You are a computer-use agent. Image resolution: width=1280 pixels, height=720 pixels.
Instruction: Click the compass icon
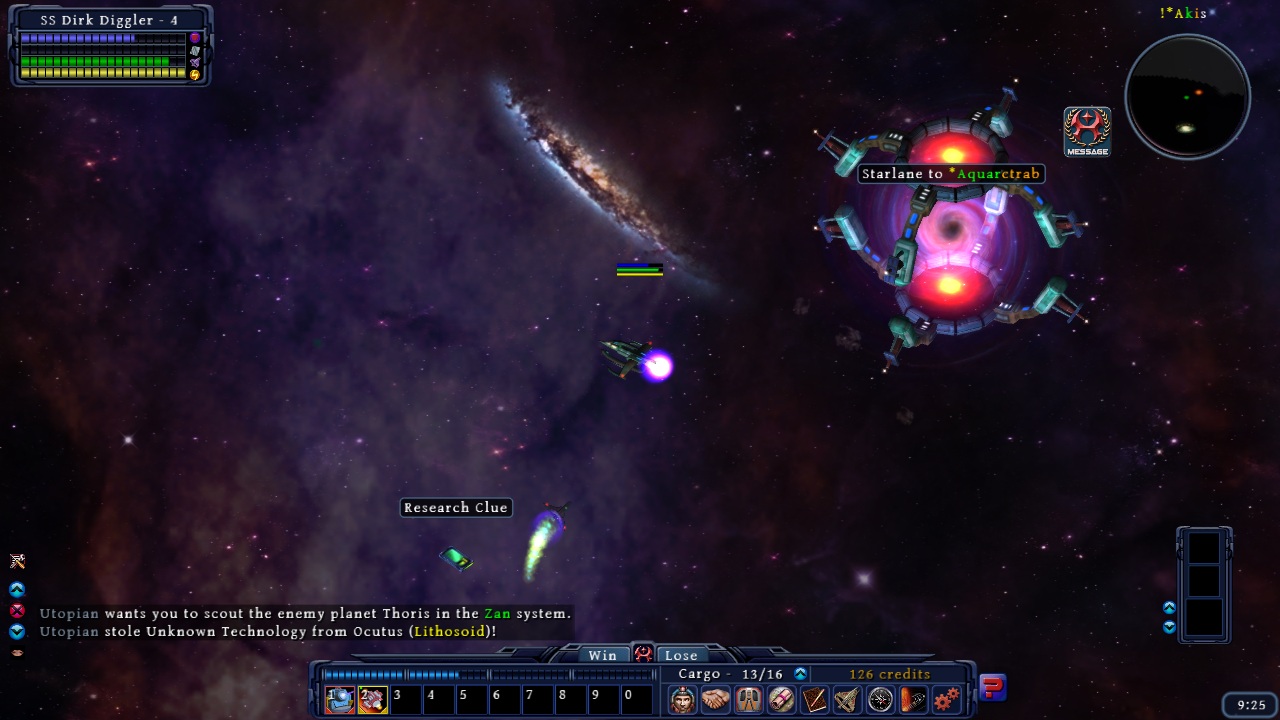pos(880,699)
